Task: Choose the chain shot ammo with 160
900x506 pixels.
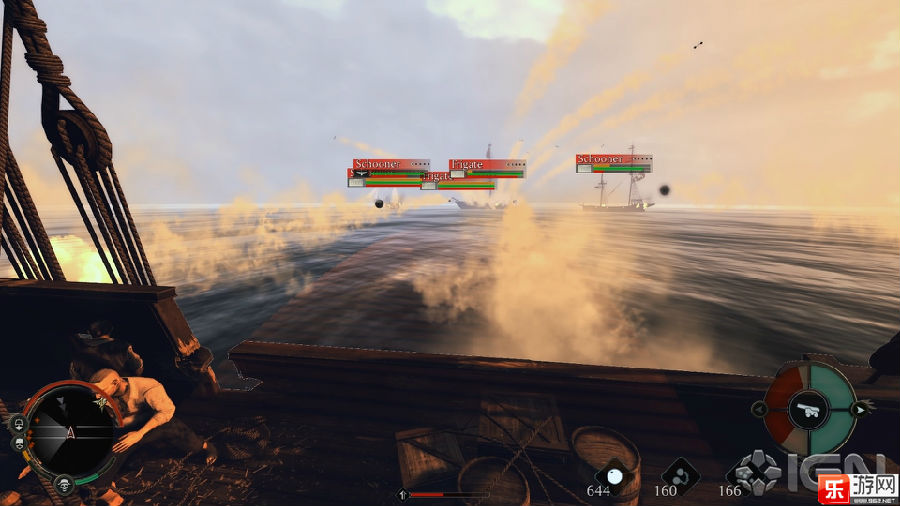Action: pyautogui.click(x=681, y=474)
